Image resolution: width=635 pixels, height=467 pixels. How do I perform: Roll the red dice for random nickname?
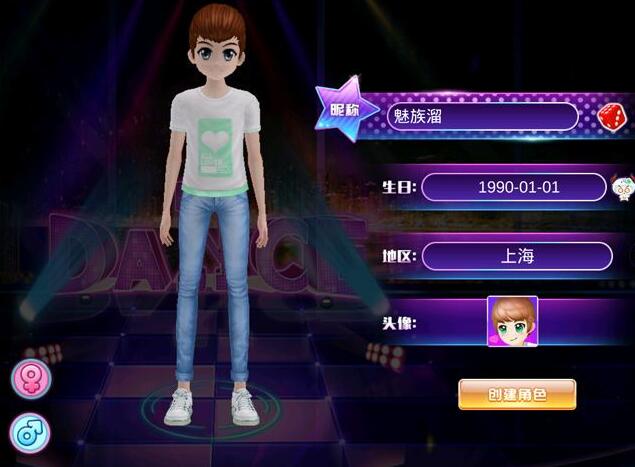click(x=610, y=118)
